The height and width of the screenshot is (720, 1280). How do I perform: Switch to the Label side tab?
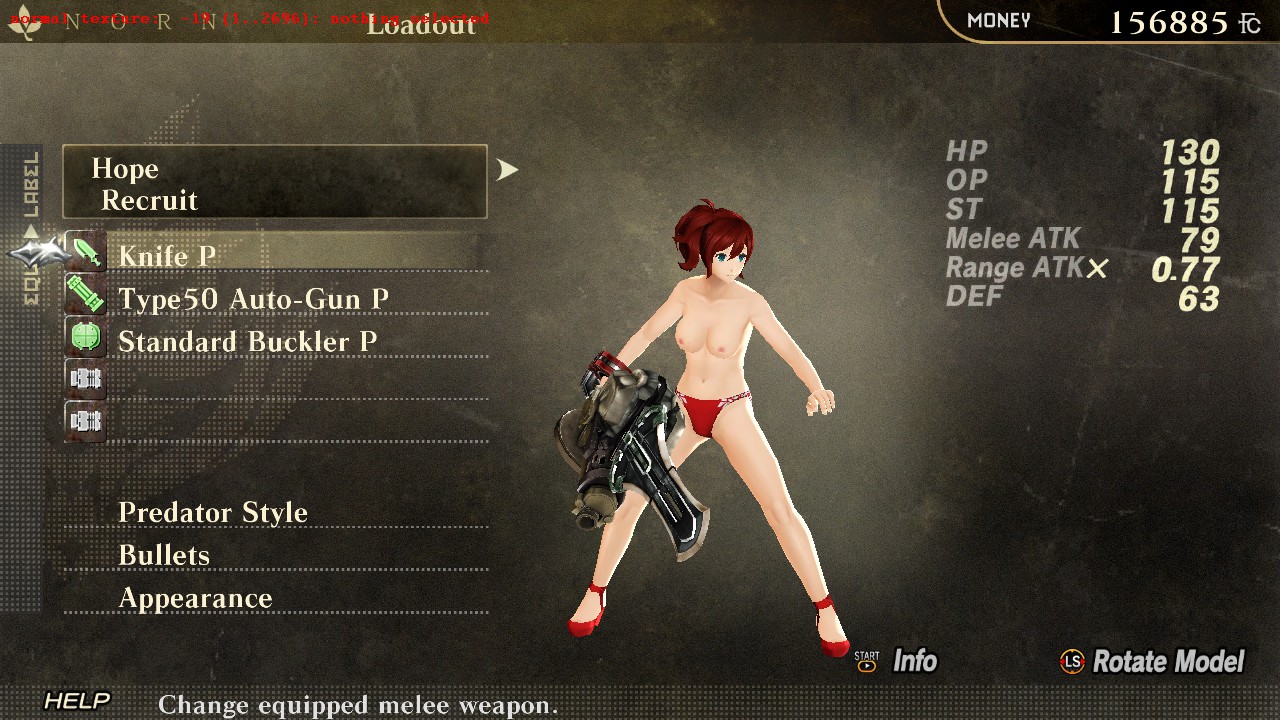click(x=31, y=185)
